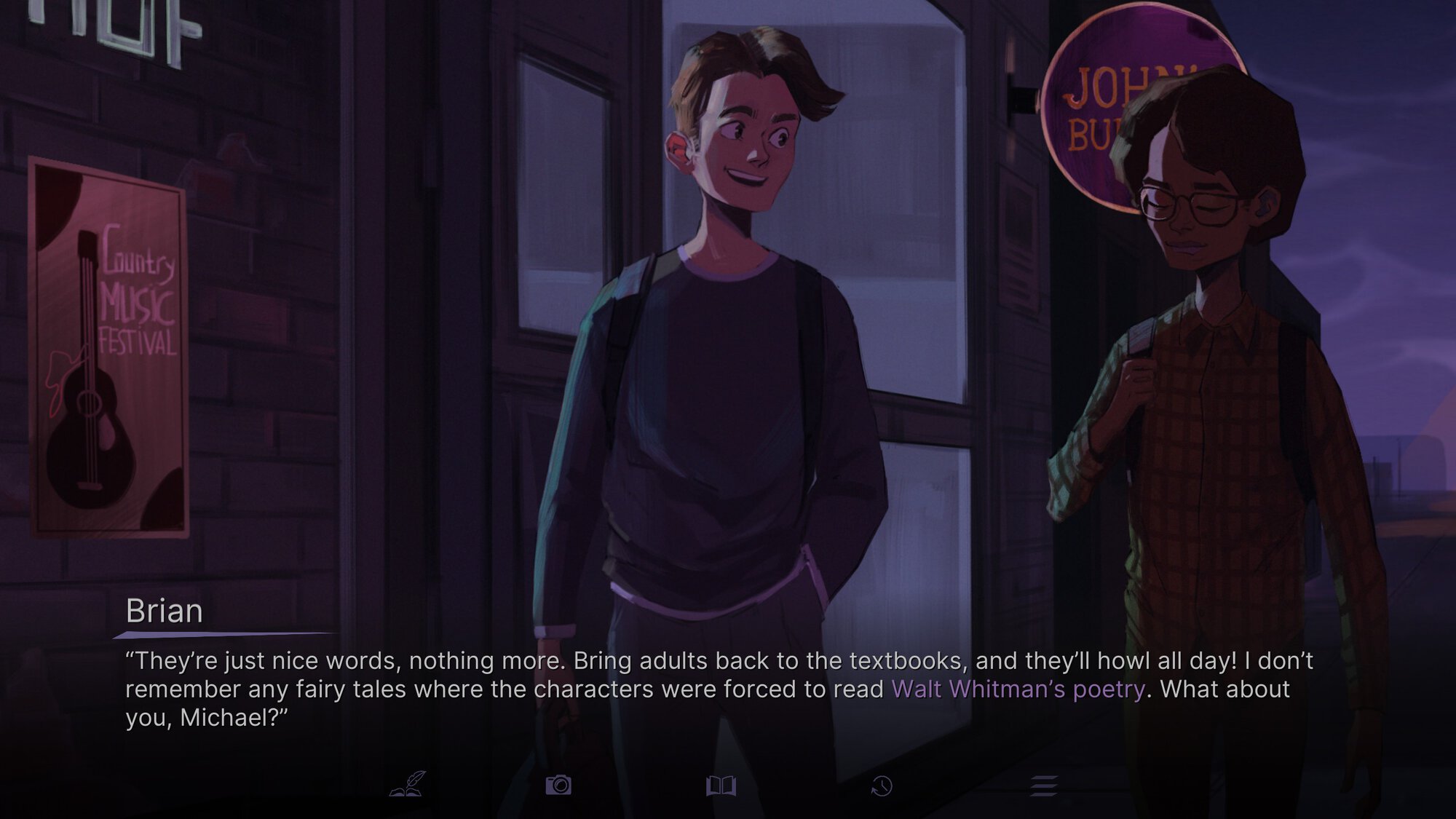Open the open-book journal icon
1456x819 pixels.
(721, 786)
